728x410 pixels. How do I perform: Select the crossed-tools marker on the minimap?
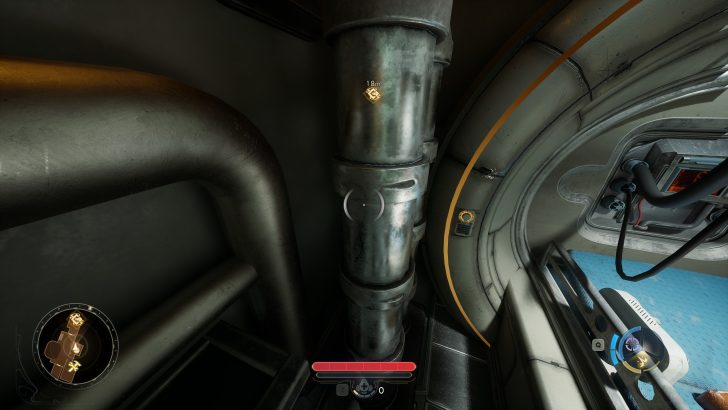(x=73, y=367)
